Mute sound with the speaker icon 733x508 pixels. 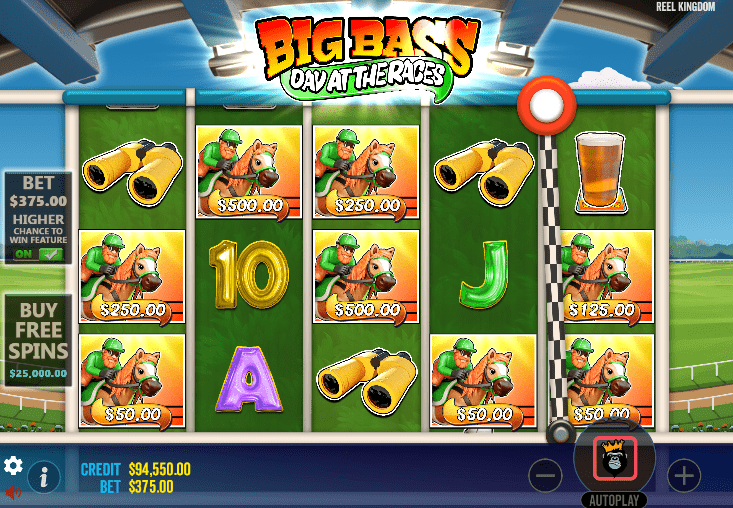(x=13, y=492)
